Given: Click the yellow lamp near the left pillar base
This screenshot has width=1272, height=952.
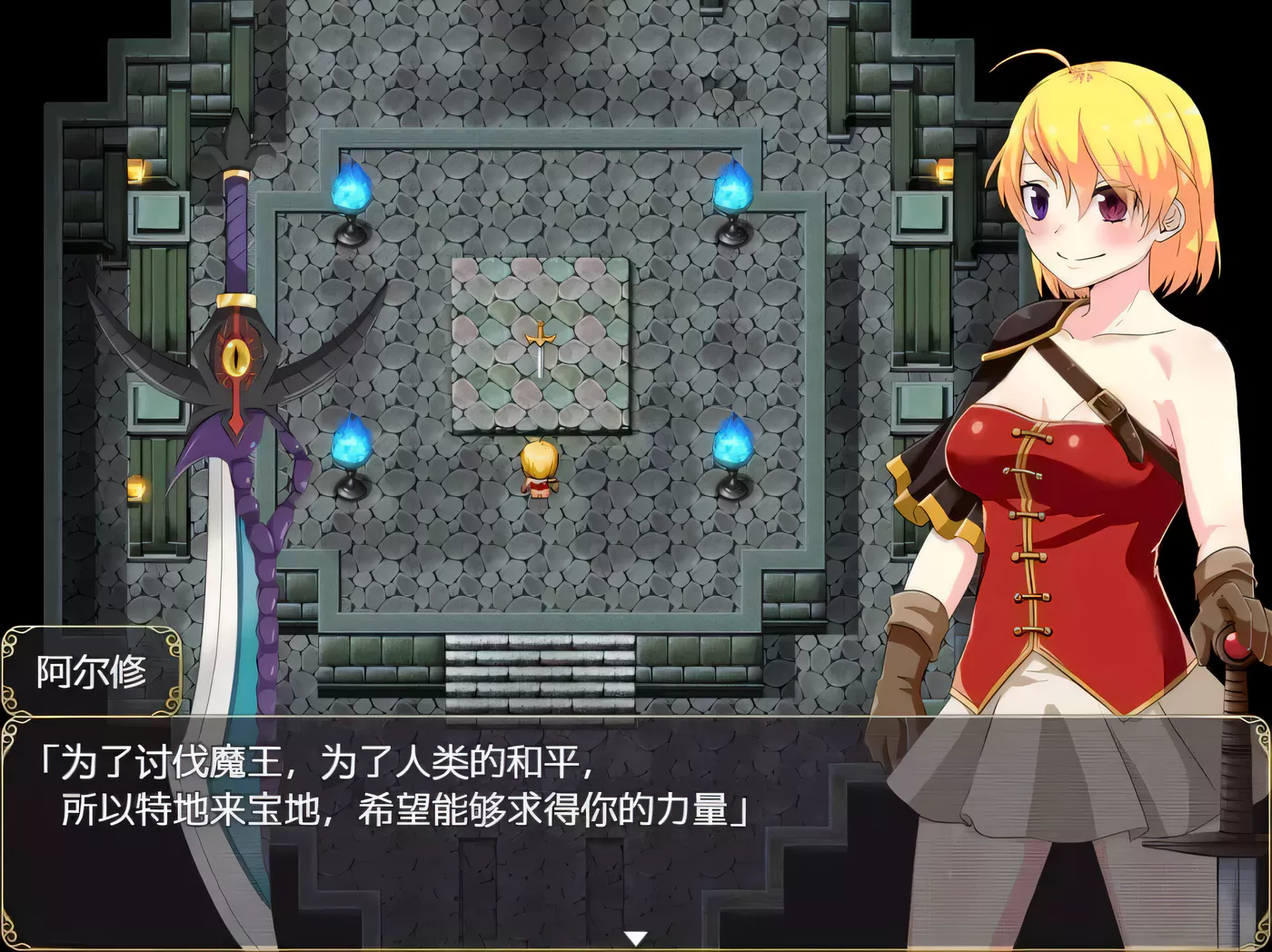Looking at the screenshot, I should tap(137, 488).
